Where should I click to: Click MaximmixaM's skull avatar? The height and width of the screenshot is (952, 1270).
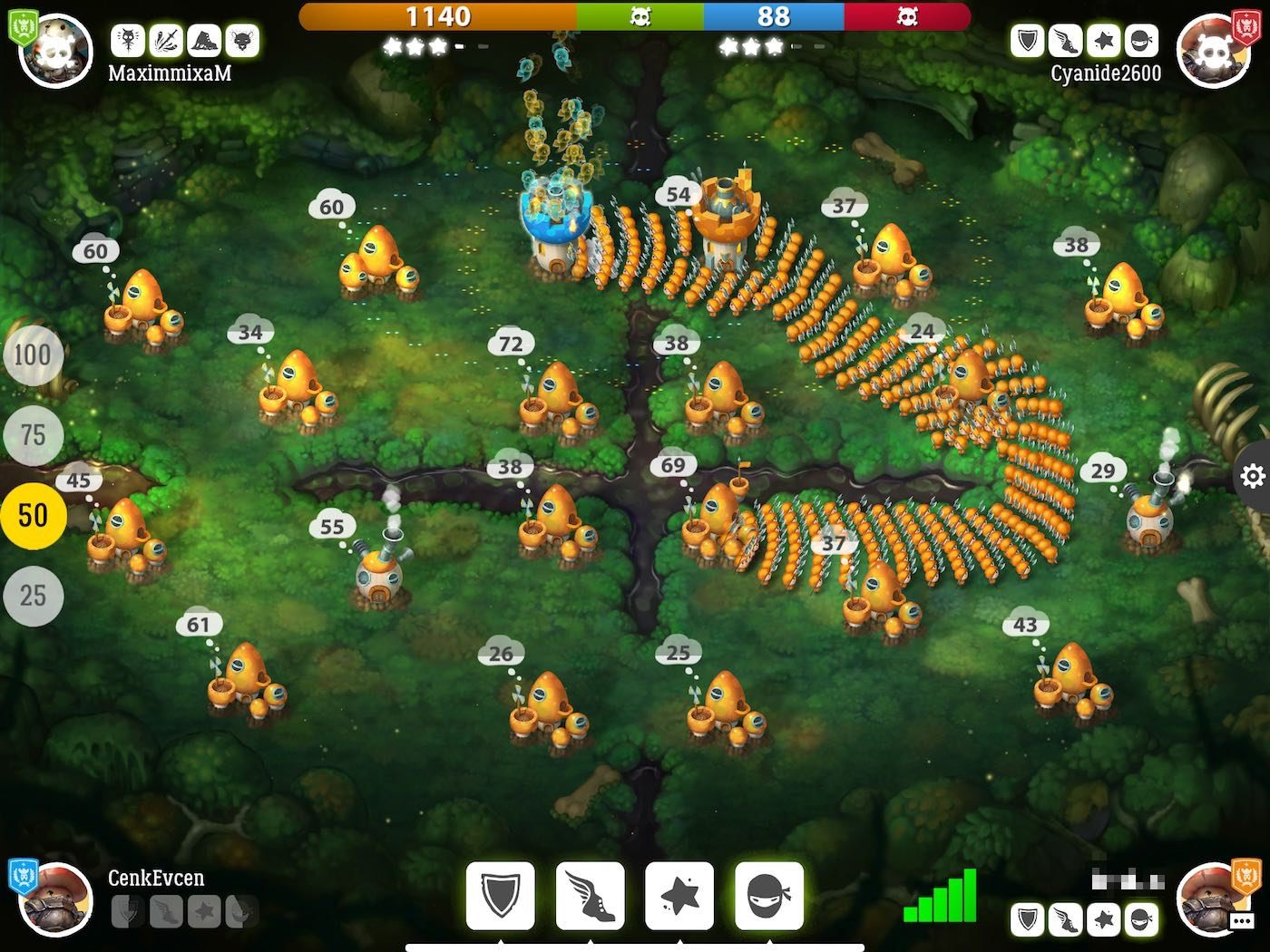54,50
